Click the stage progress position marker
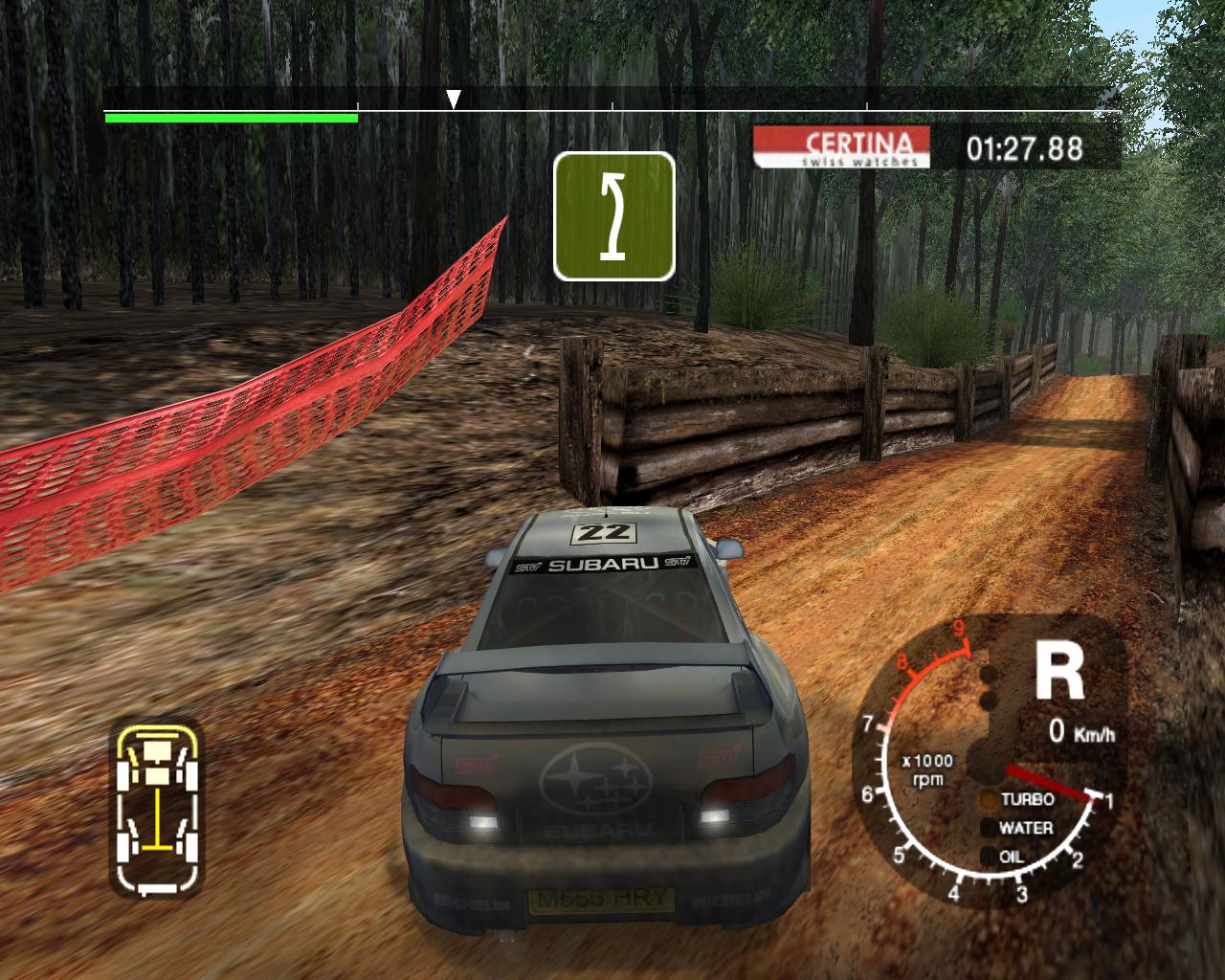The height and width of the screenshot is (980, 1225). 455,99
